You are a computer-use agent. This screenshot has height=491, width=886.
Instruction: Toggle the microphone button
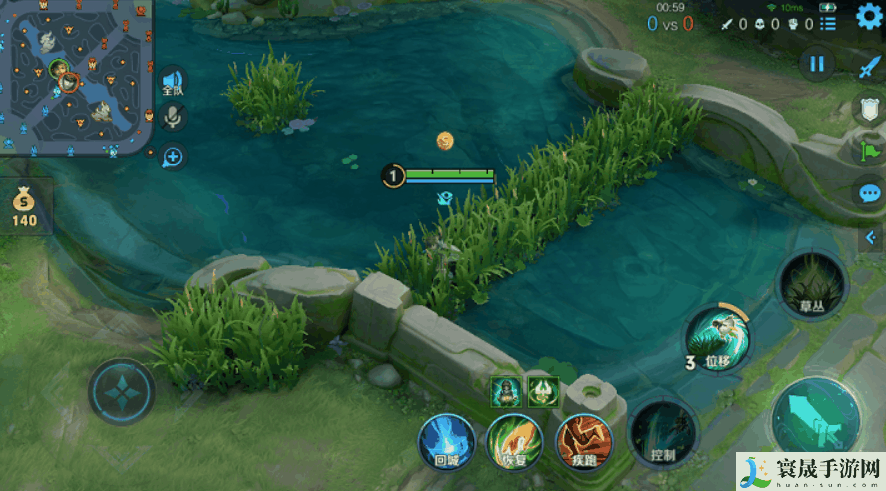coord(173,118)
